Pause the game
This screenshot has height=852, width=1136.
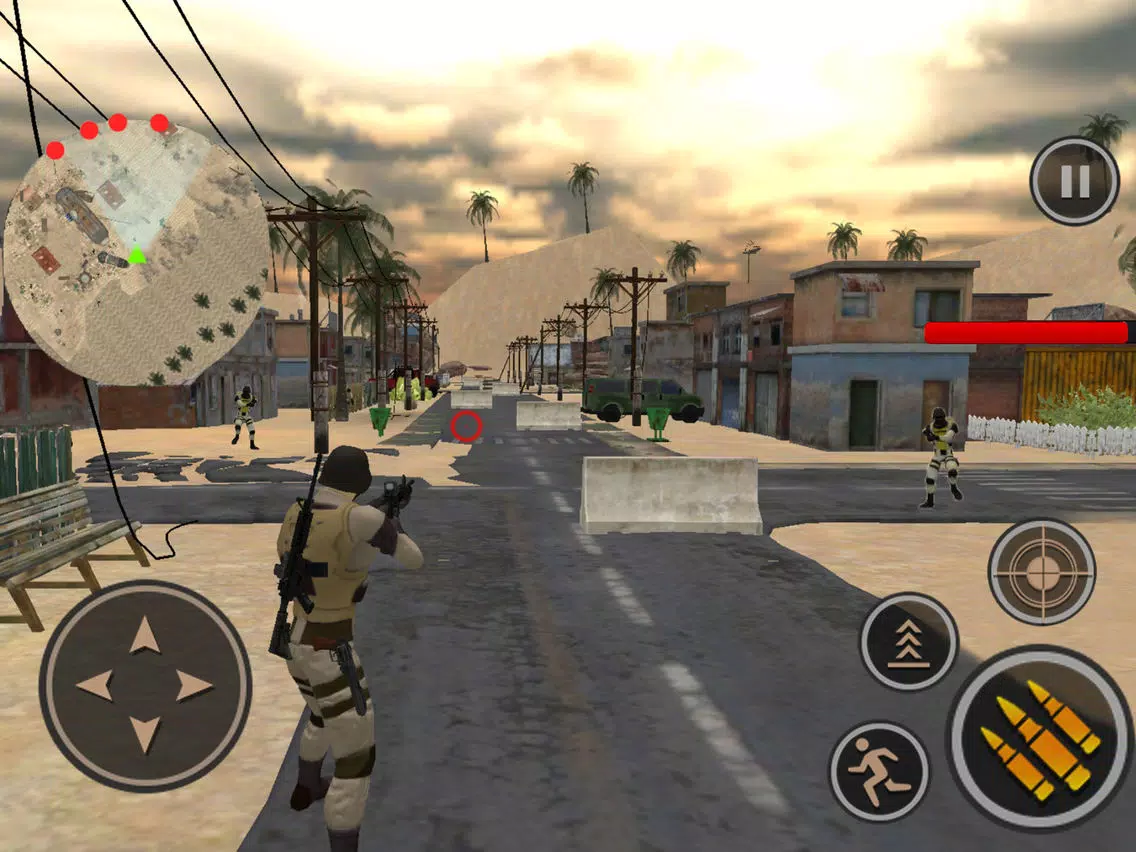[1074, 181]
